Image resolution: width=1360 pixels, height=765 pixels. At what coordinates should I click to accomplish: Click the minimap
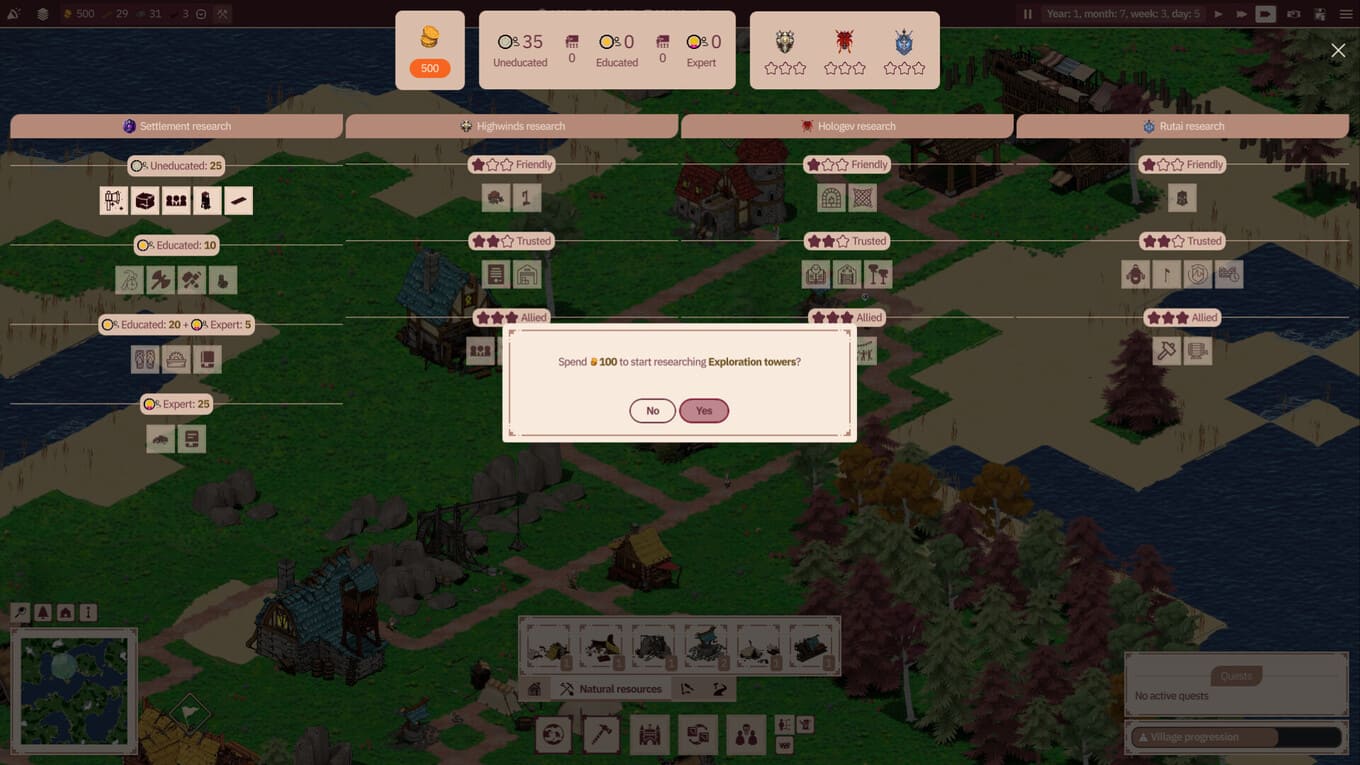74,690
